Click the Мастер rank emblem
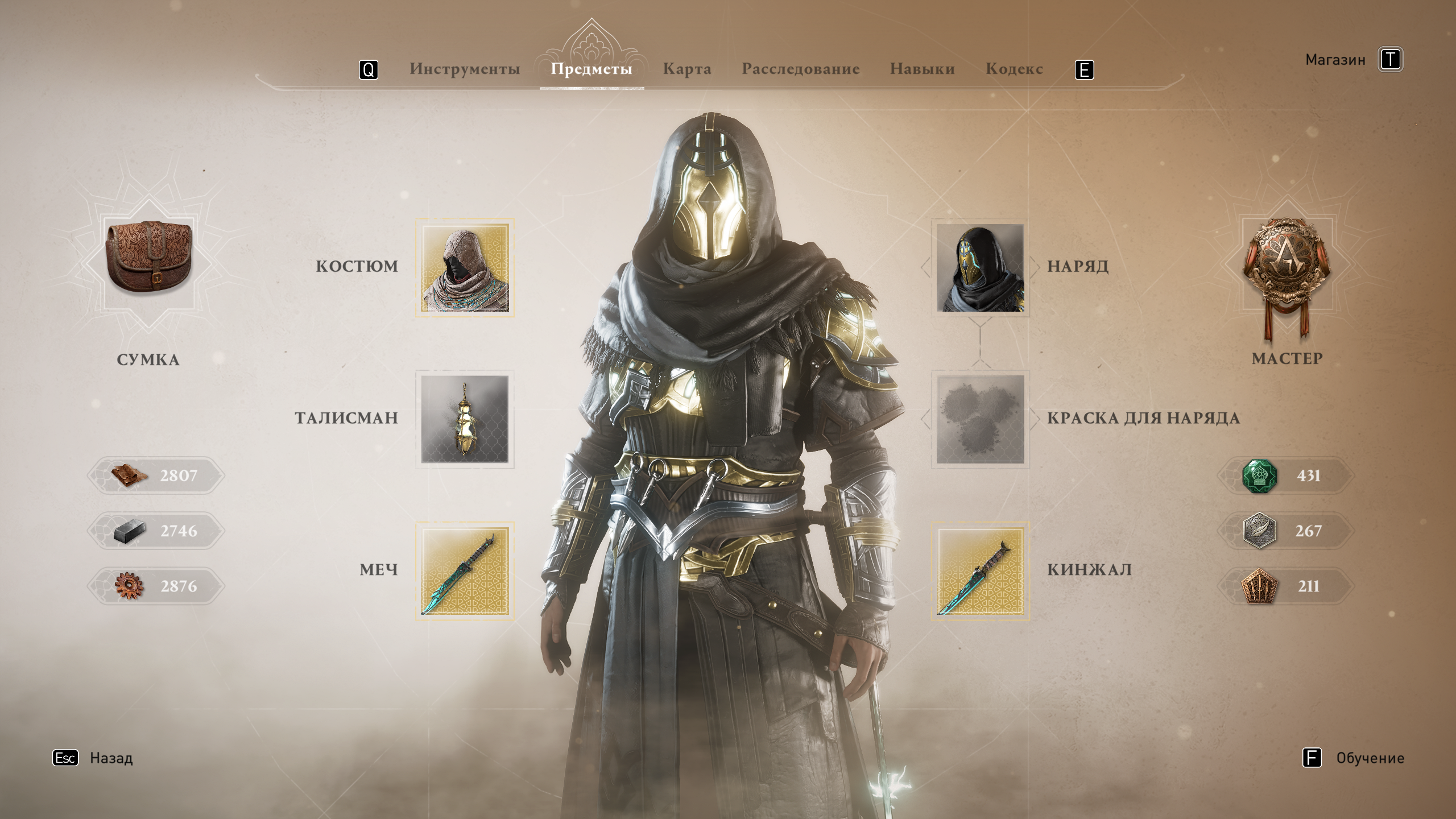 [1287, 267]
